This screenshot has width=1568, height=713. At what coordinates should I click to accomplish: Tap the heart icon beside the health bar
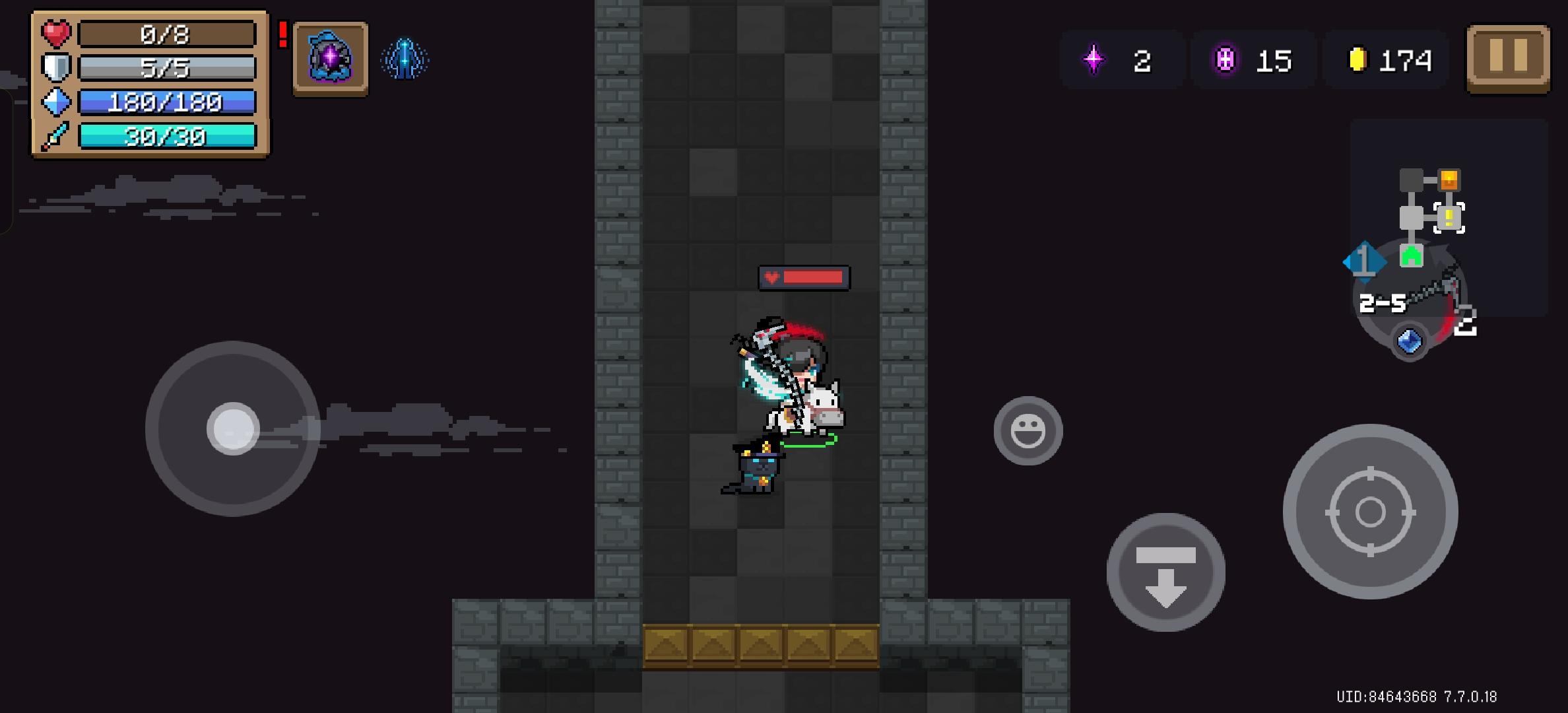click(55, 34)
